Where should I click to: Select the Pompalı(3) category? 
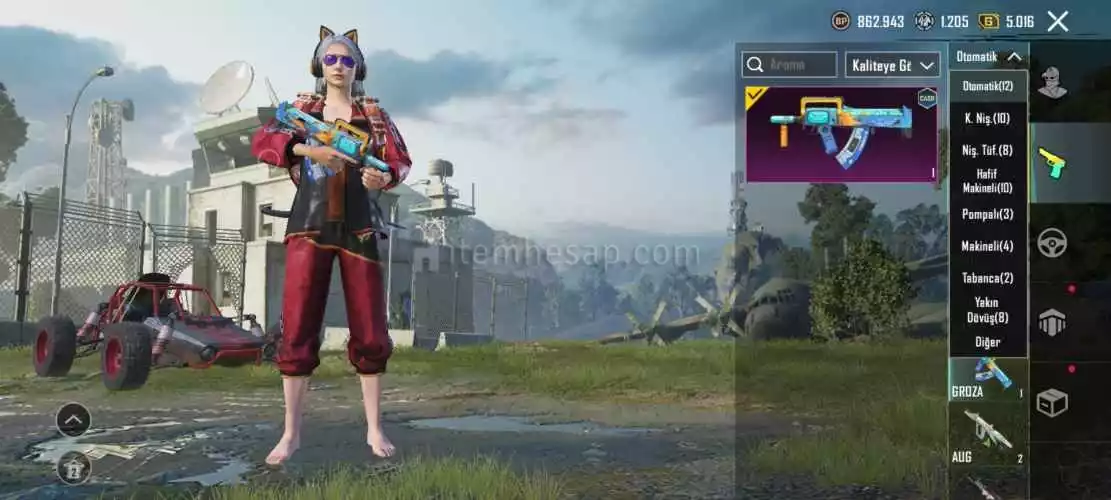987,214
